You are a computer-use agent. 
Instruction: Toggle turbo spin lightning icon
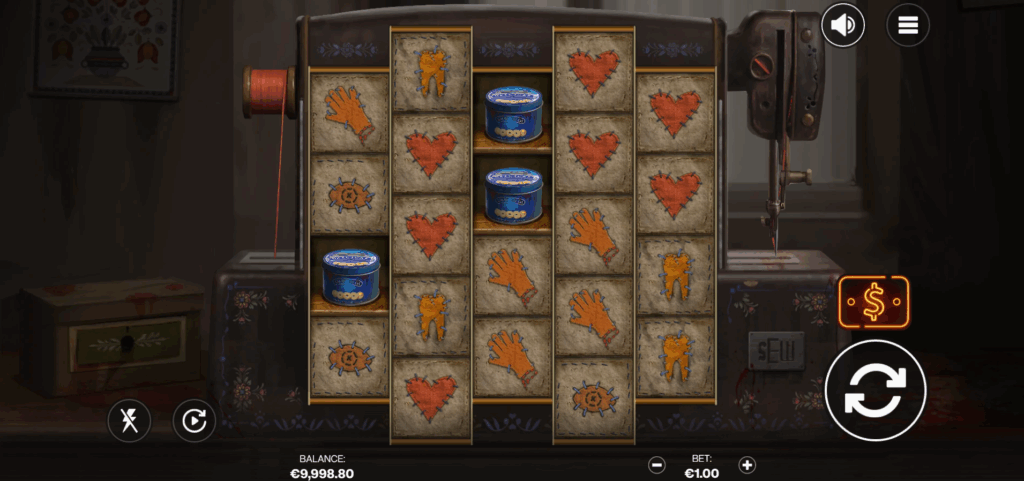[x=129, y=421]
